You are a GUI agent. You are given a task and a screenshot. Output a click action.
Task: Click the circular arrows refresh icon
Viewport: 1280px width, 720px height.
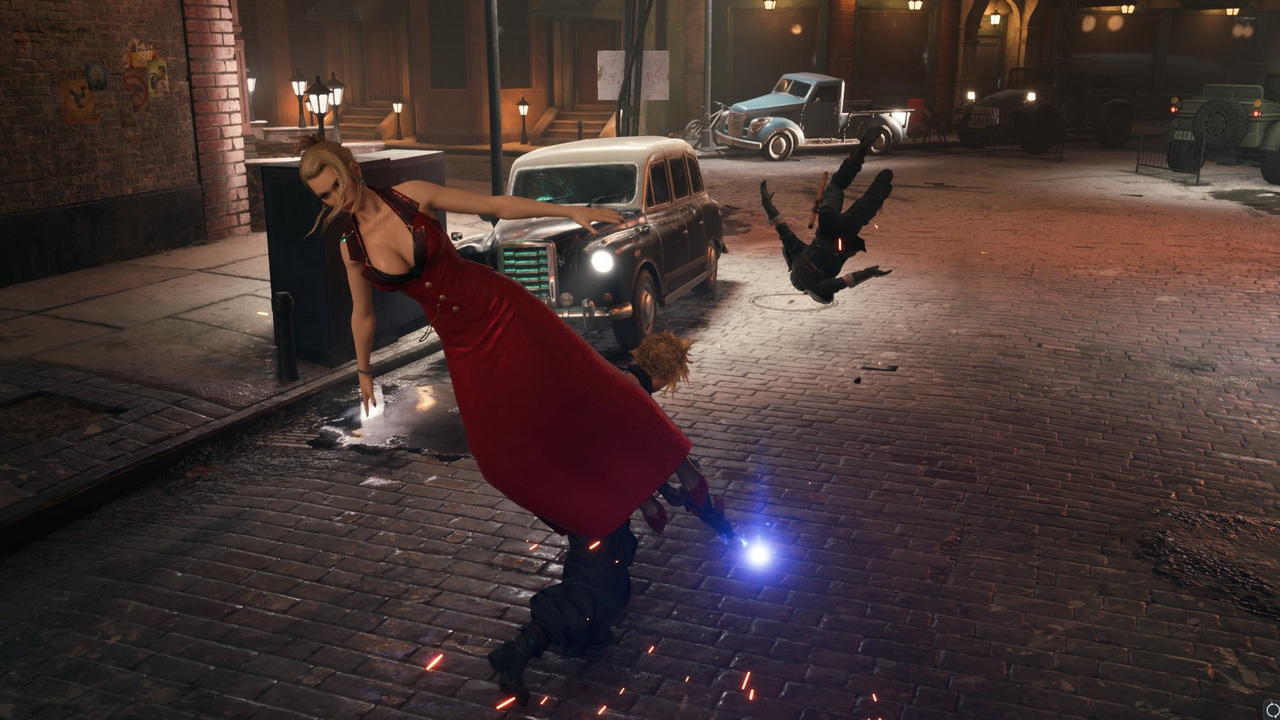click(1271, 711)
